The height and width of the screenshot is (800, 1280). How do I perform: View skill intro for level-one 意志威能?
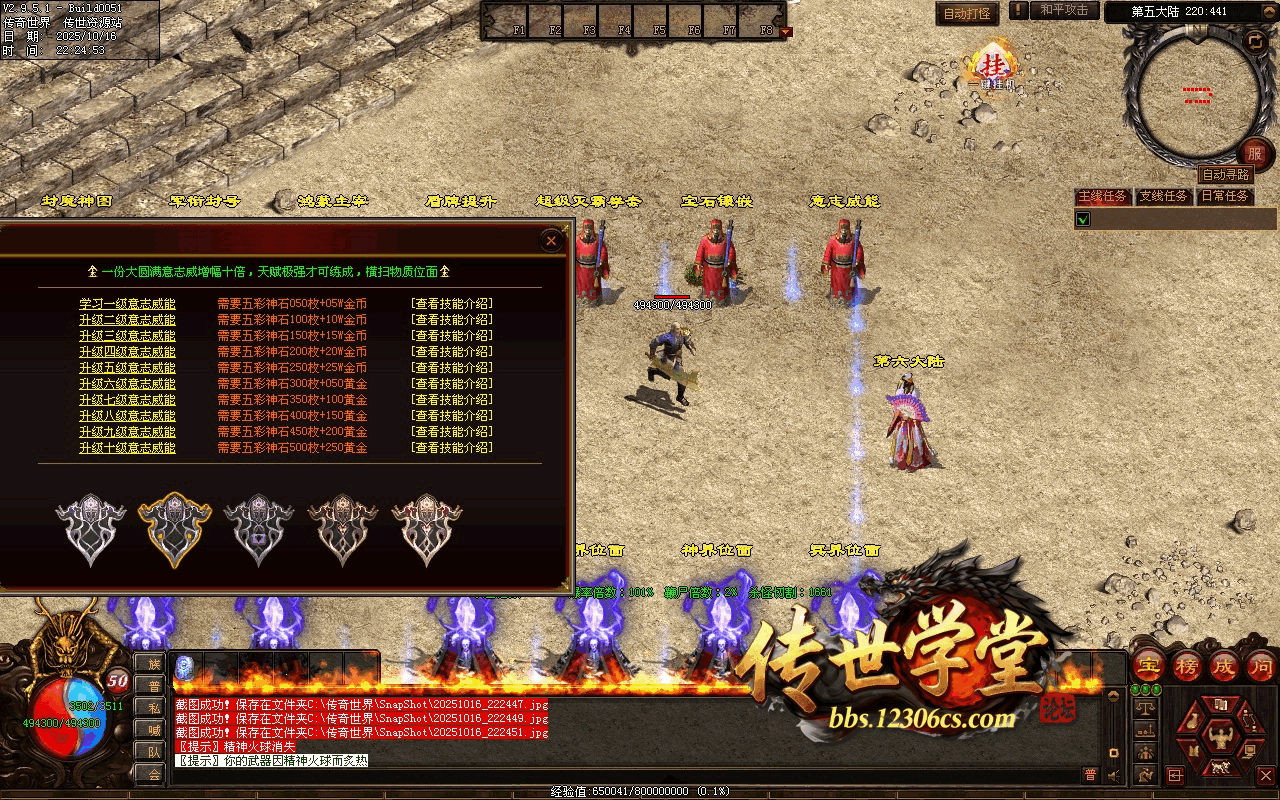452,304
